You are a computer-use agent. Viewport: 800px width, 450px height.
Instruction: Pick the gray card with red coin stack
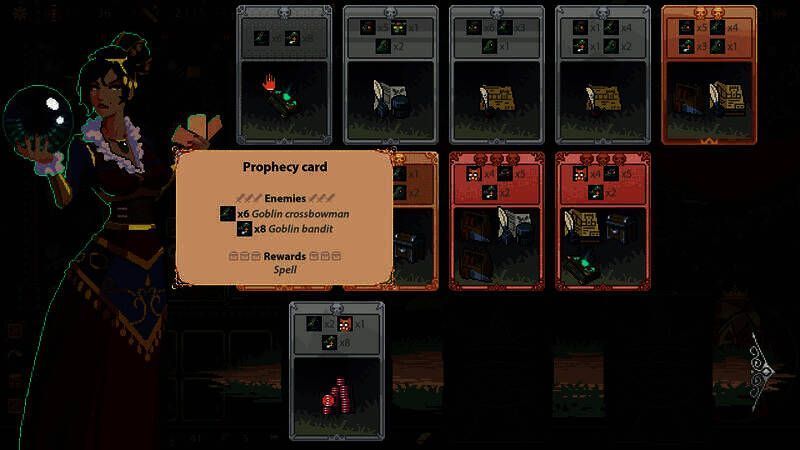(339, 370)
